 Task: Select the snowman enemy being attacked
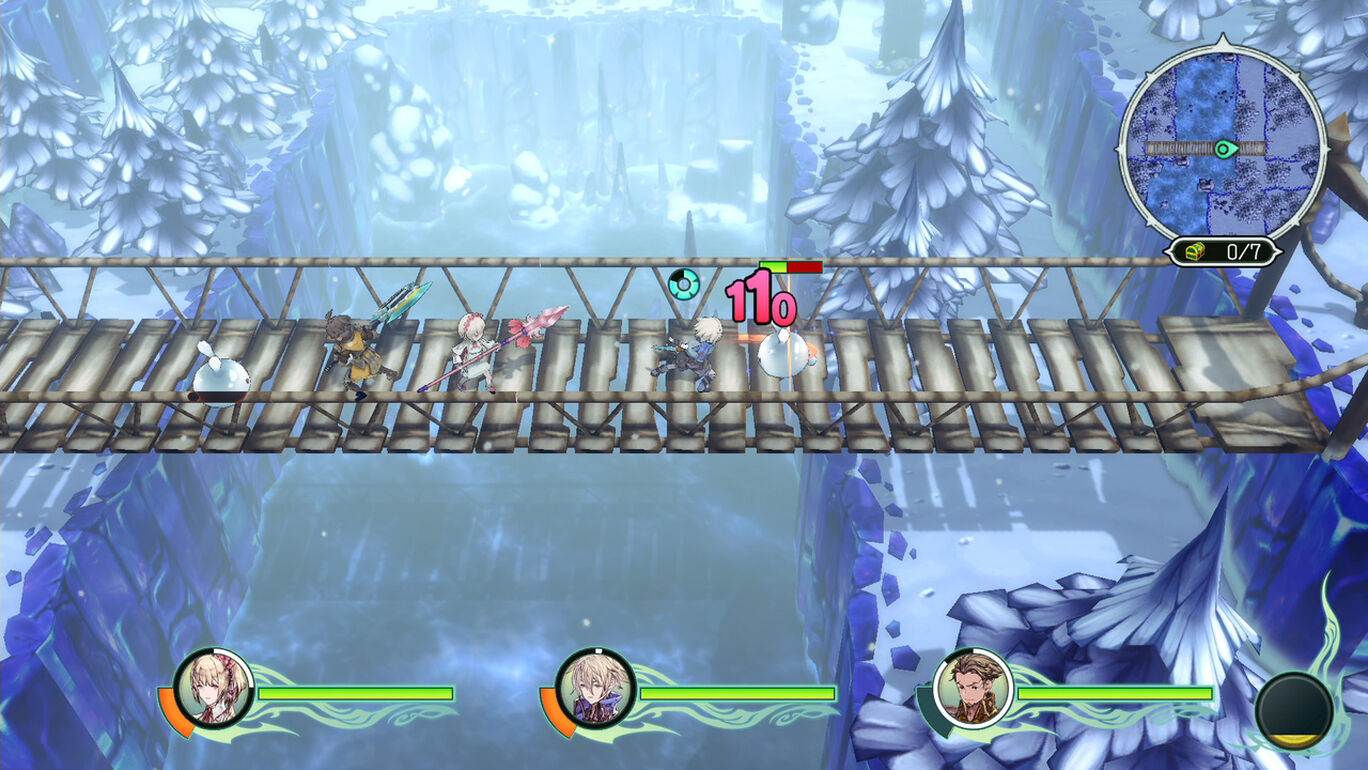pos(785,355)
